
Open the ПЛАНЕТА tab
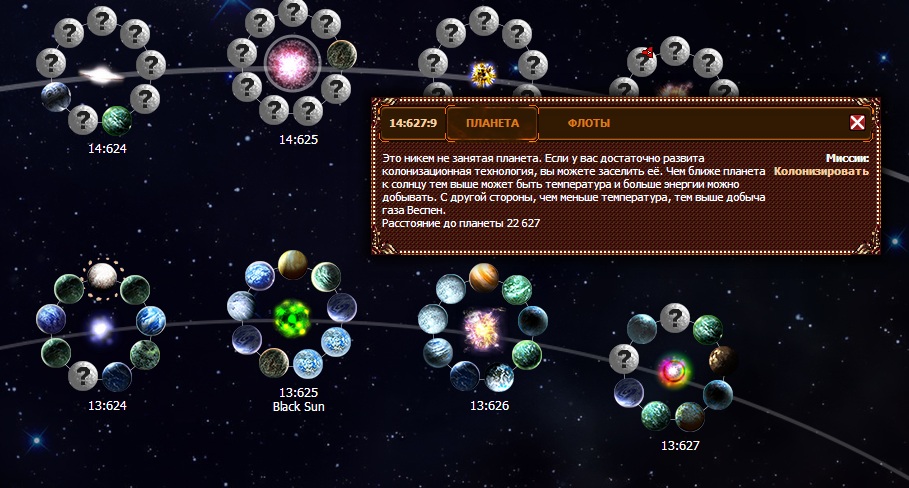(492, 123)
